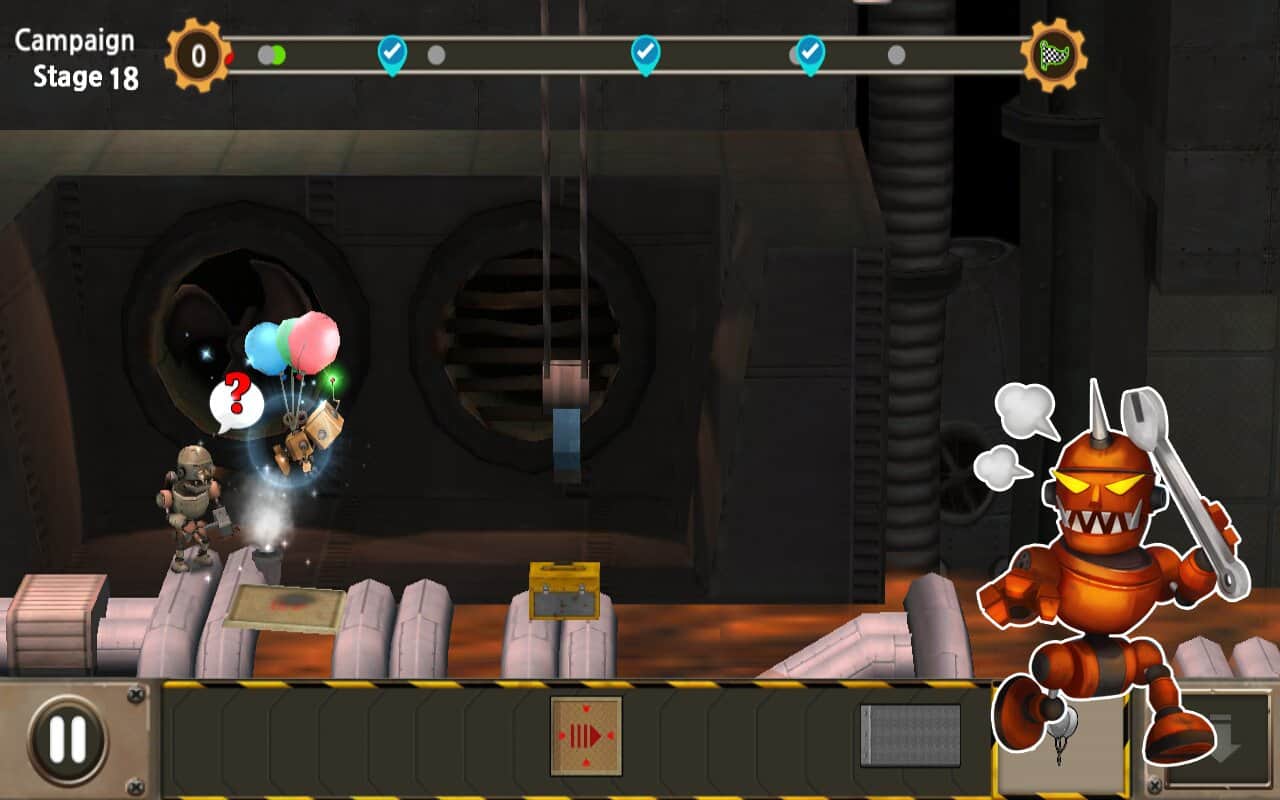Select the red arrow booster tile

click(x=586, y=736)
